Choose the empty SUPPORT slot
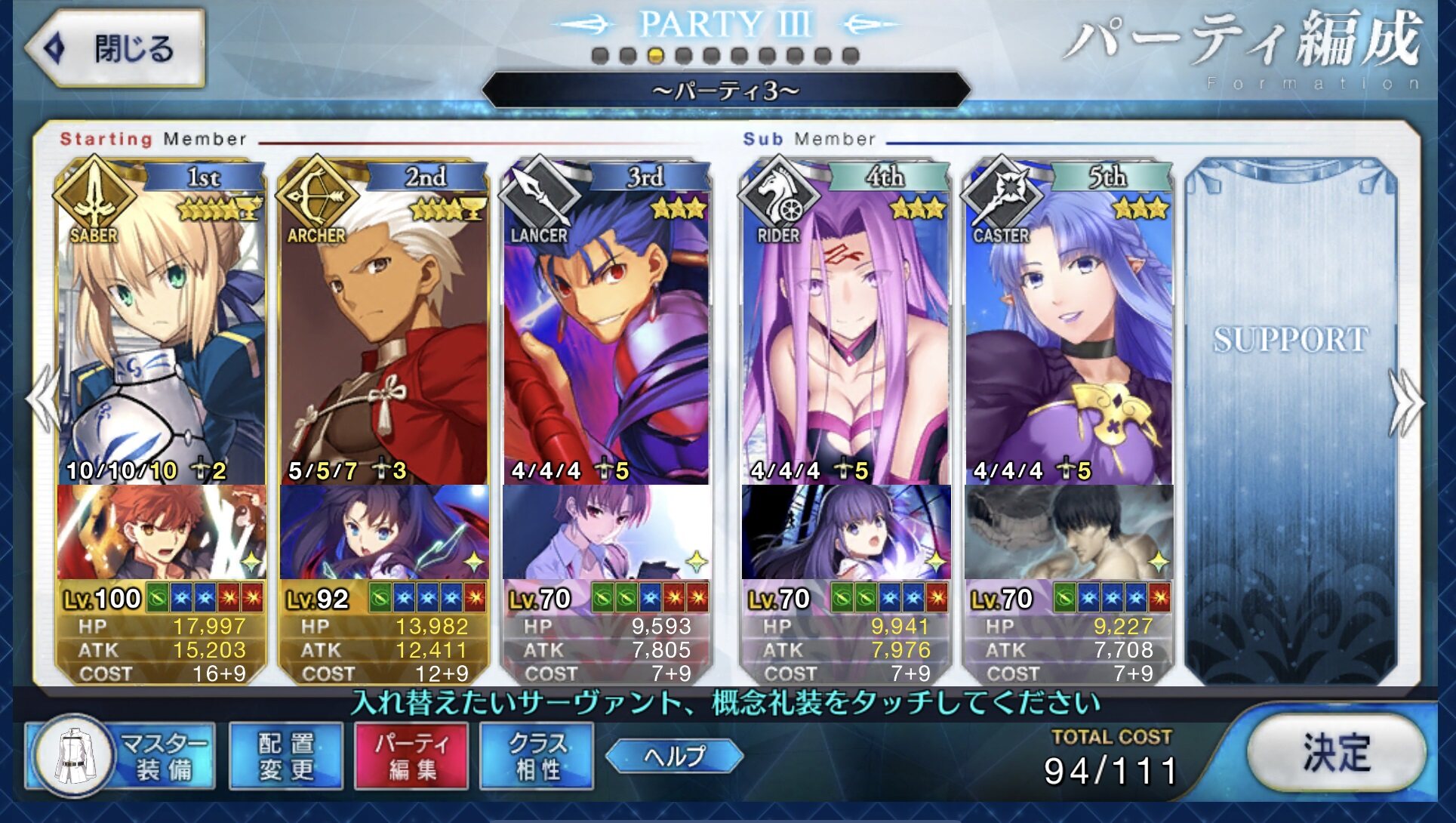This screenshot has height=823, width=1456. 1291,415
